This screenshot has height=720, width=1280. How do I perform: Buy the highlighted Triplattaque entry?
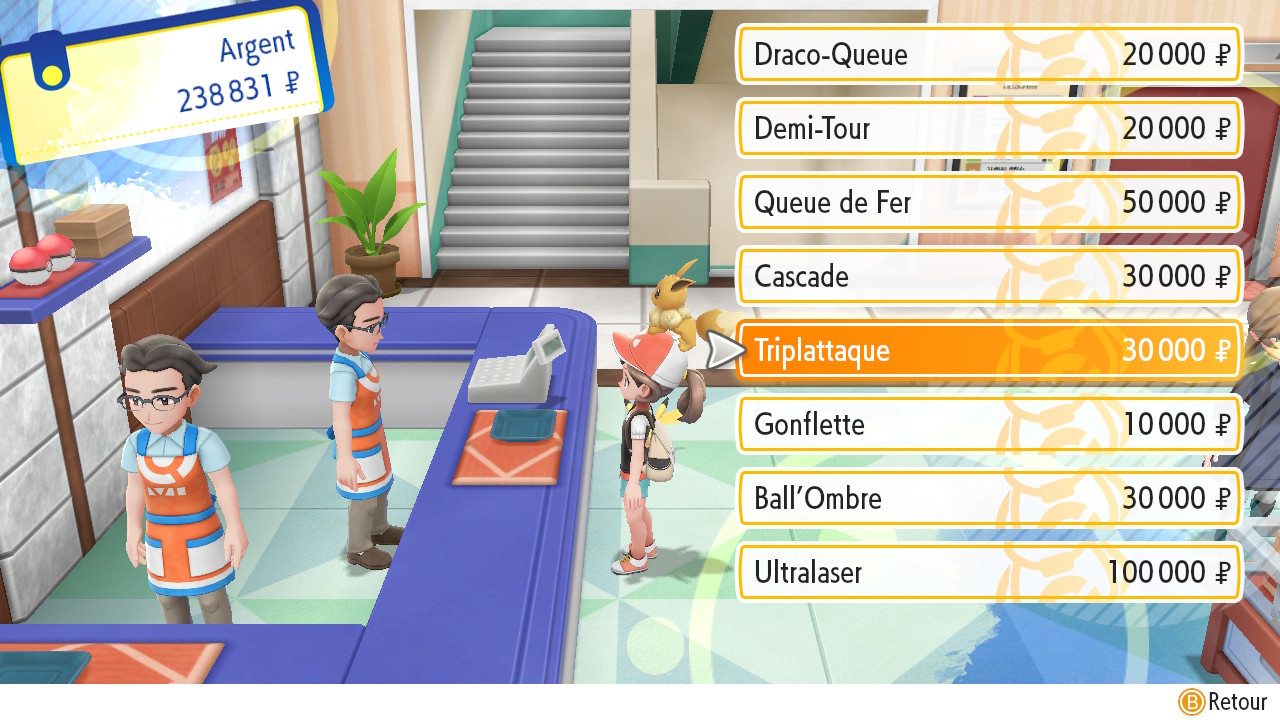[x=988, y=350]
